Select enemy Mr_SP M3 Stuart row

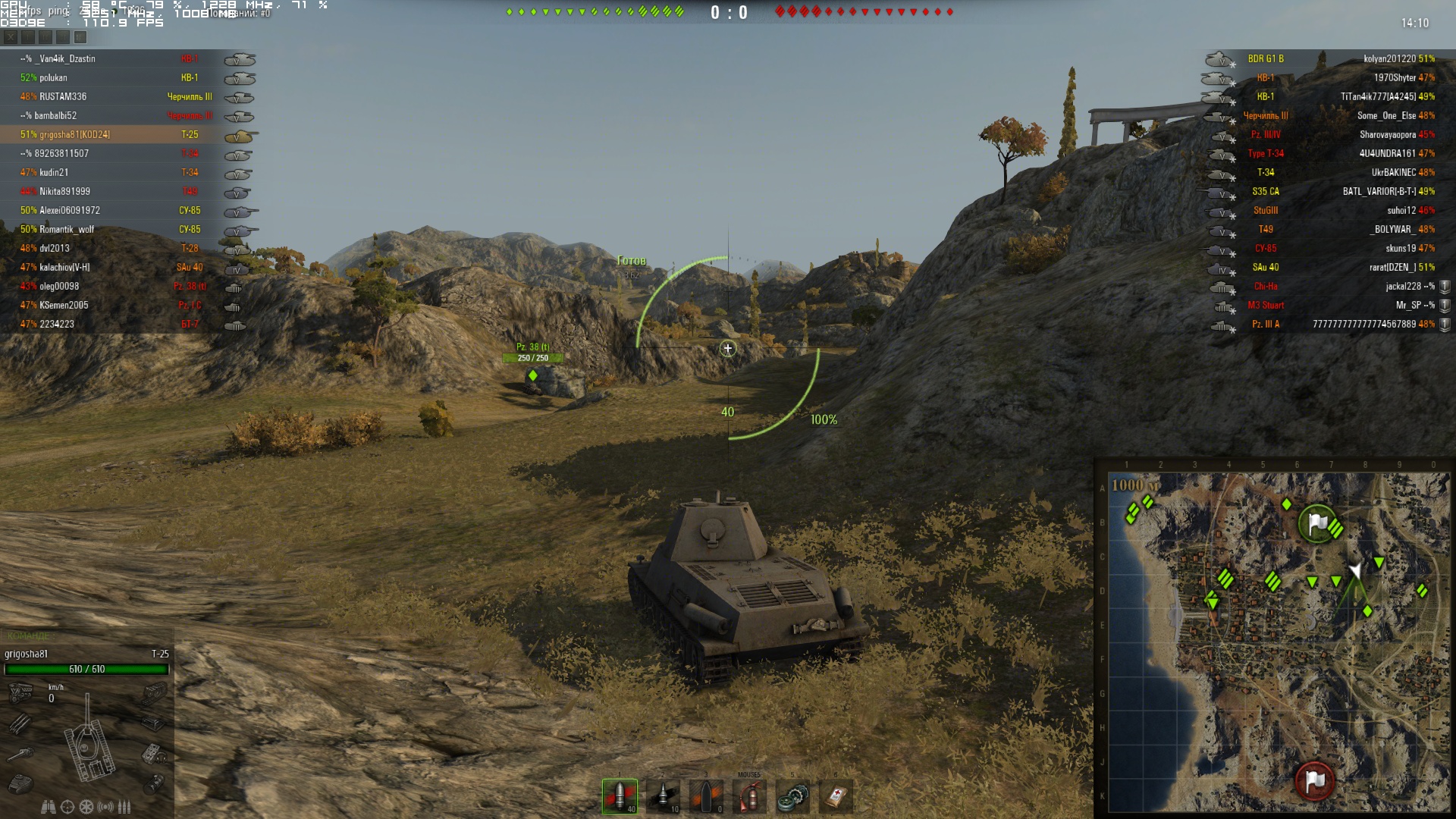(x=1335, y=305)
